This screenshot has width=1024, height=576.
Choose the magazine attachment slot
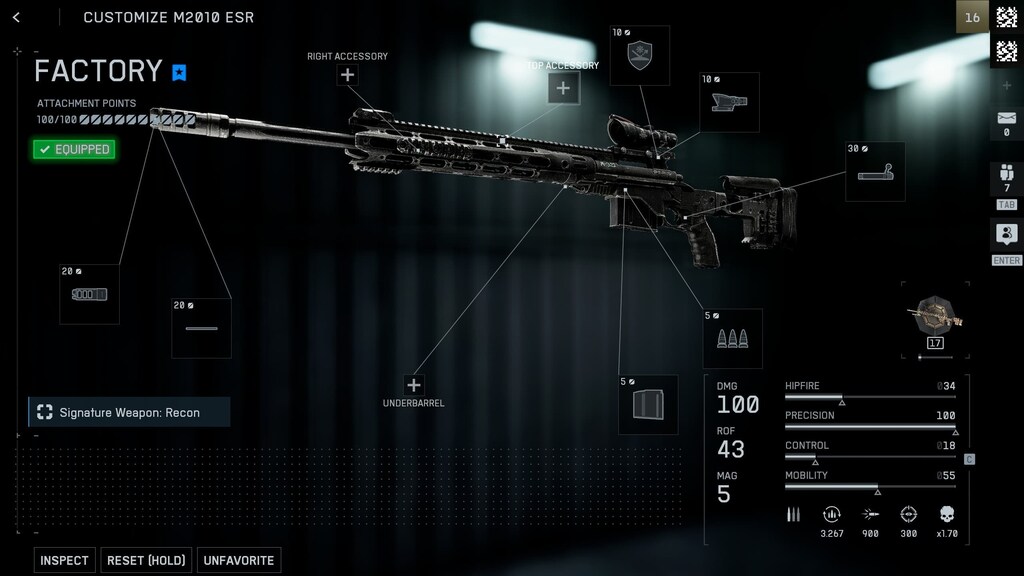click(x=648, y=404)
